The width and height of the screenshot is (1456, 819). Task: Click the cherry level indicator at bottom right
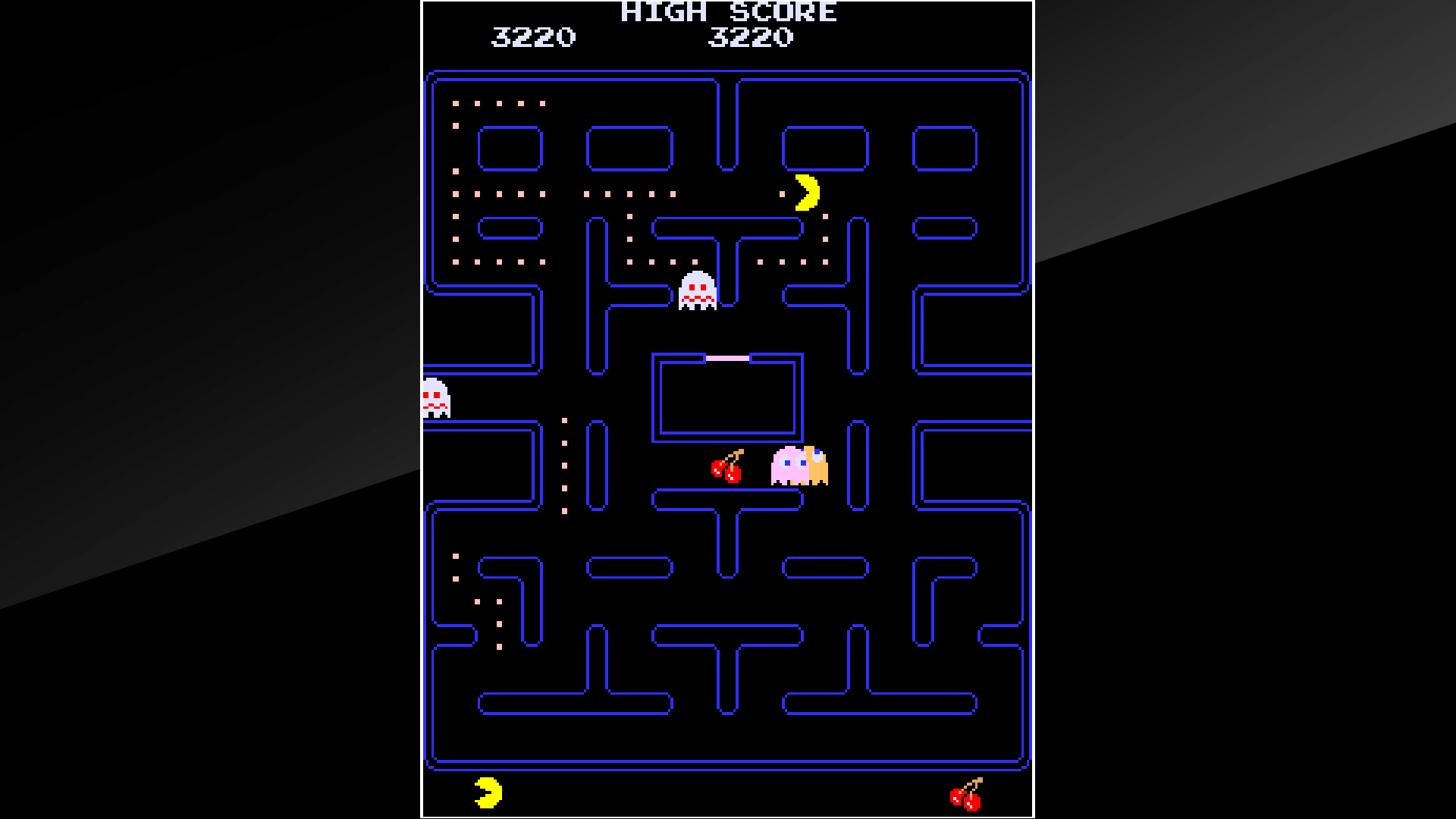(967, 793)
